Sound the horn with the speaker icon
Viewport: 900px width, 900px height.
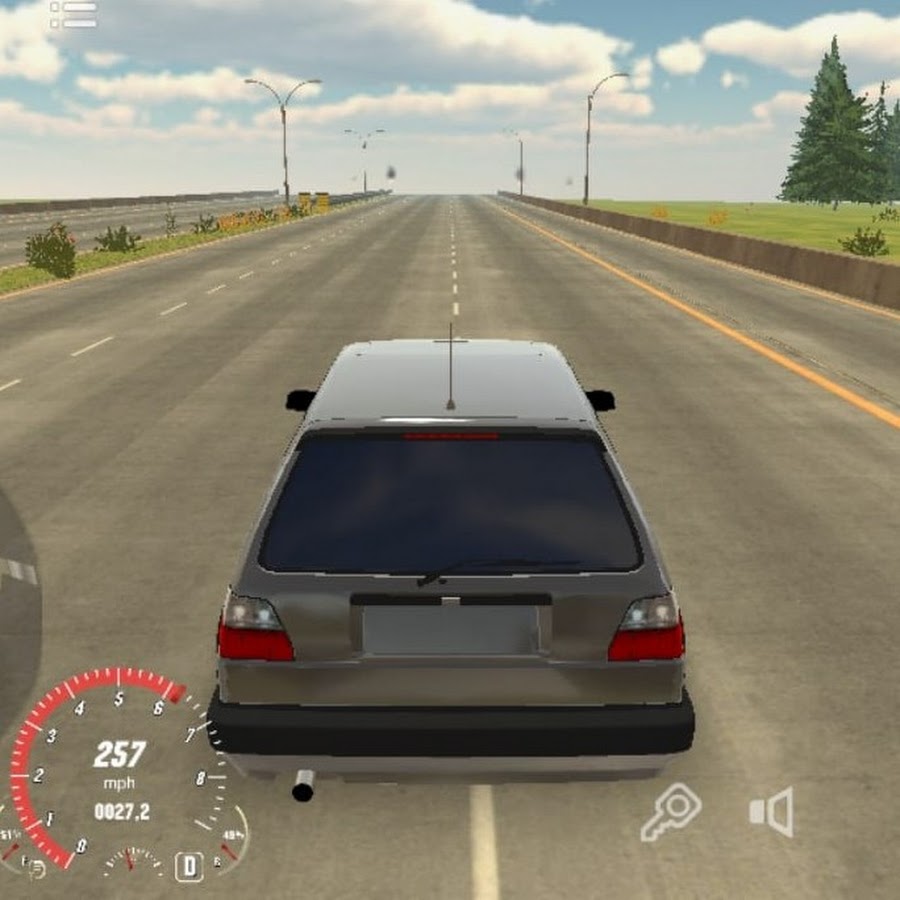click(x=772, y=811)
